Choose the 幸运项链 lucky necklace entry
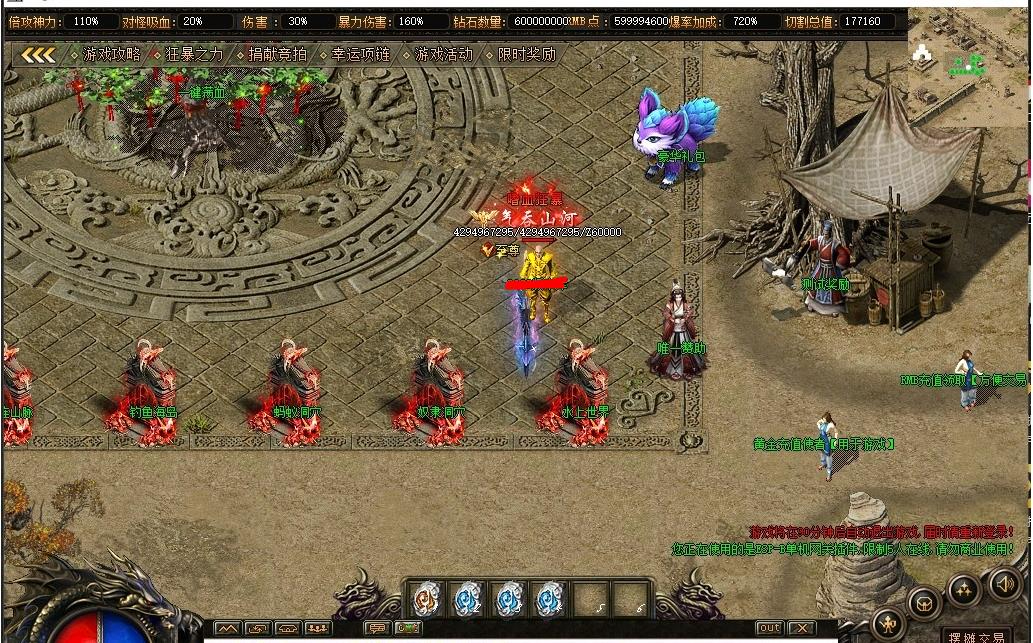 [x=360, y=55]
